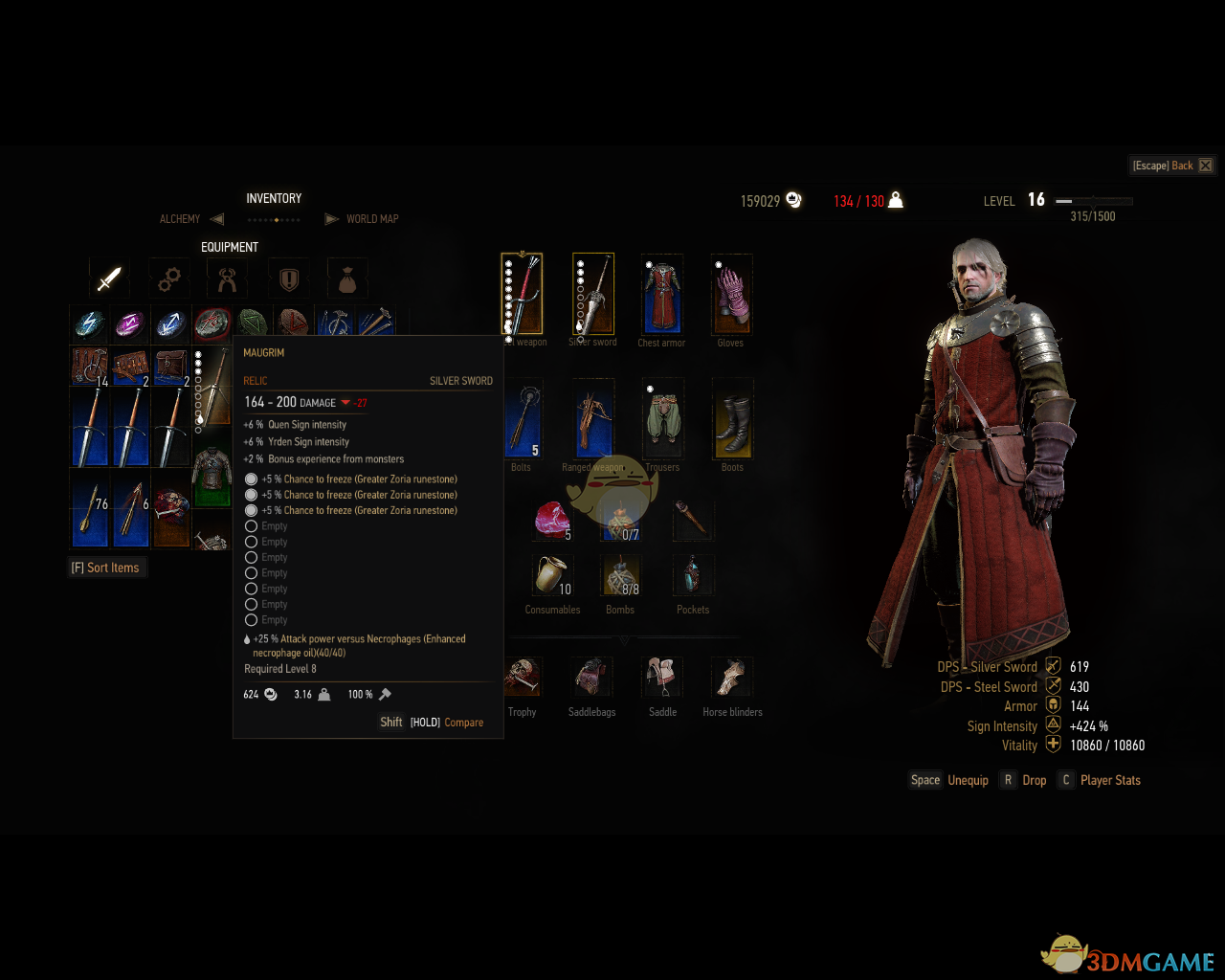Select the junk sack filter icon
Viewport: 1225px width, 980px height.
pyautogui.click(x=346, y=278)
